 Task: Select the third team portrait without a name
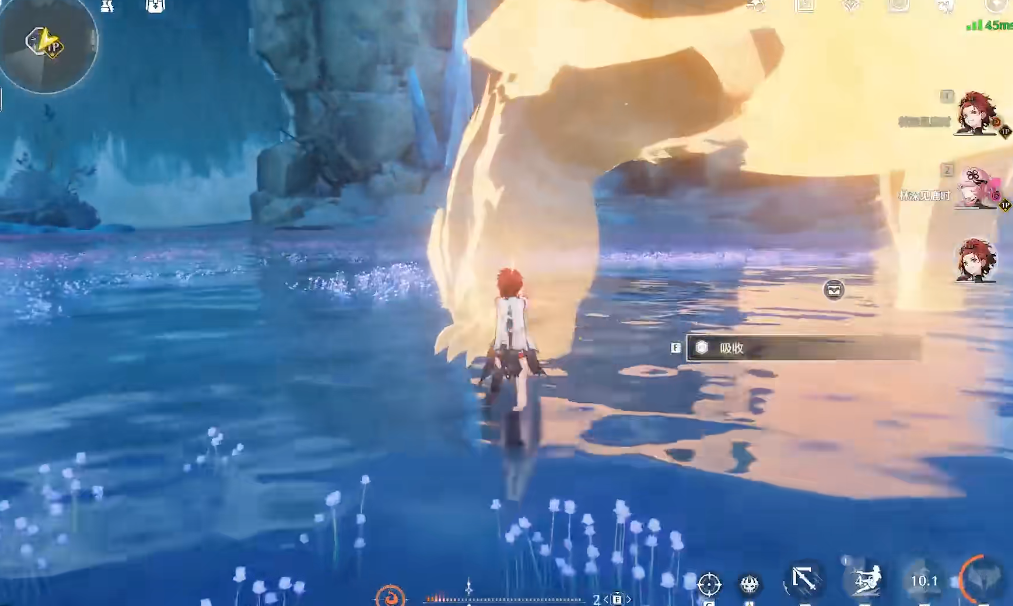click(975, 260)
